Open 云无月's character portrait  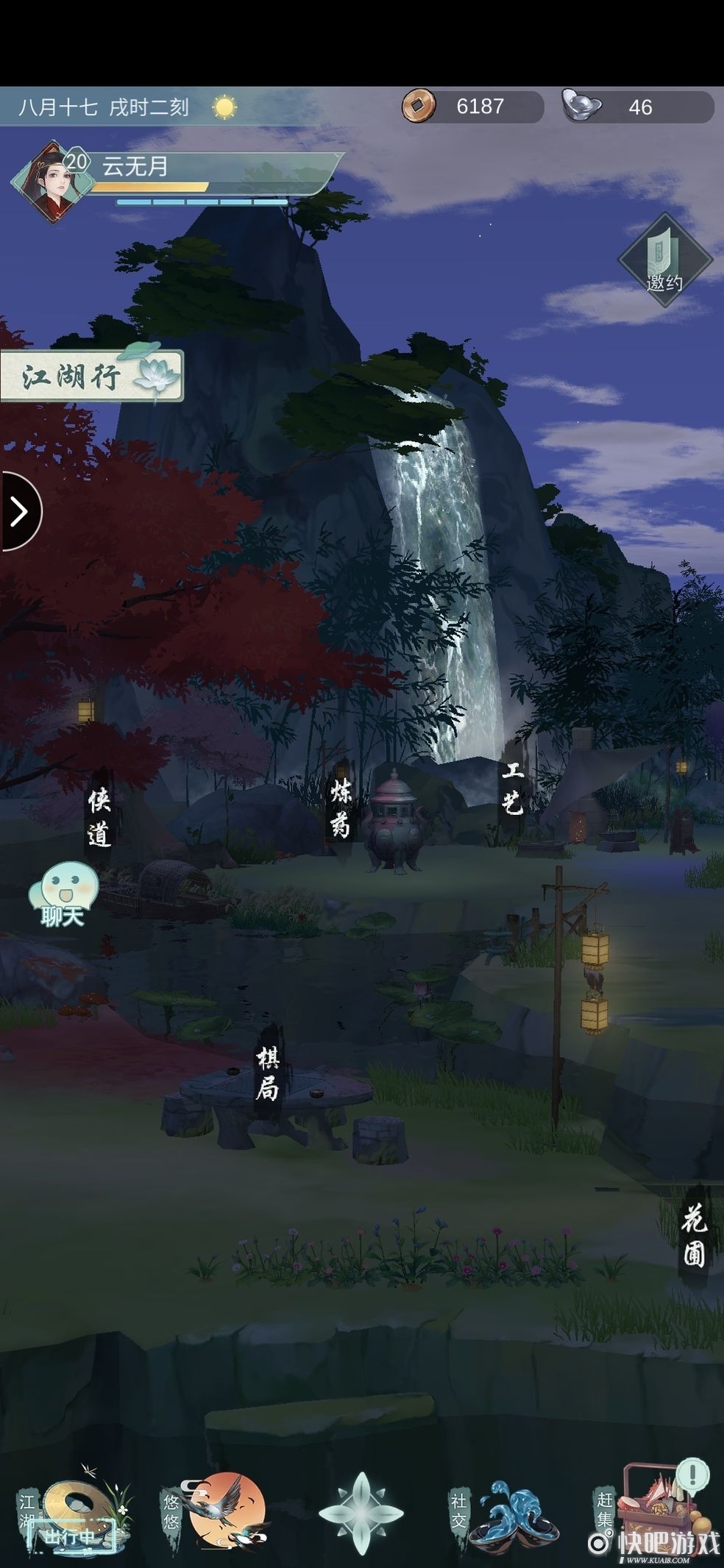50,180
